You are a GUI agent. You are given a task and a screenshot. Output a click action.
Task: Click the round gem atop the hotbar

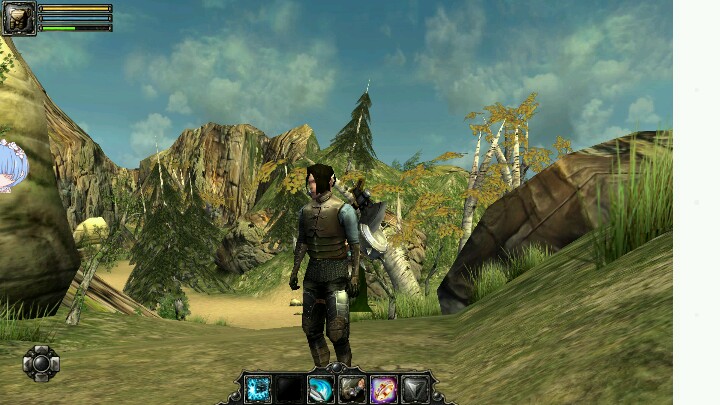(x=336, y=369)
